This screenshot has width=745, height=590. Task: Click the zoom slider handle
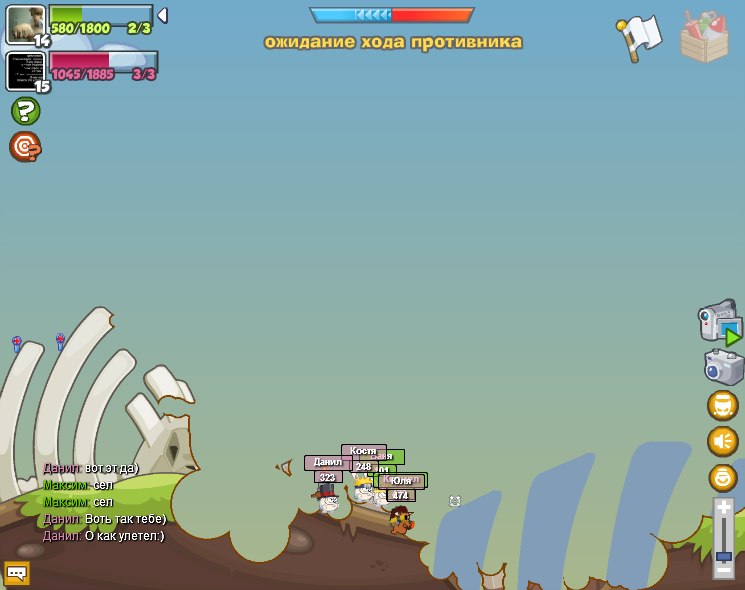pyautogui.click(x=723, y=556)
